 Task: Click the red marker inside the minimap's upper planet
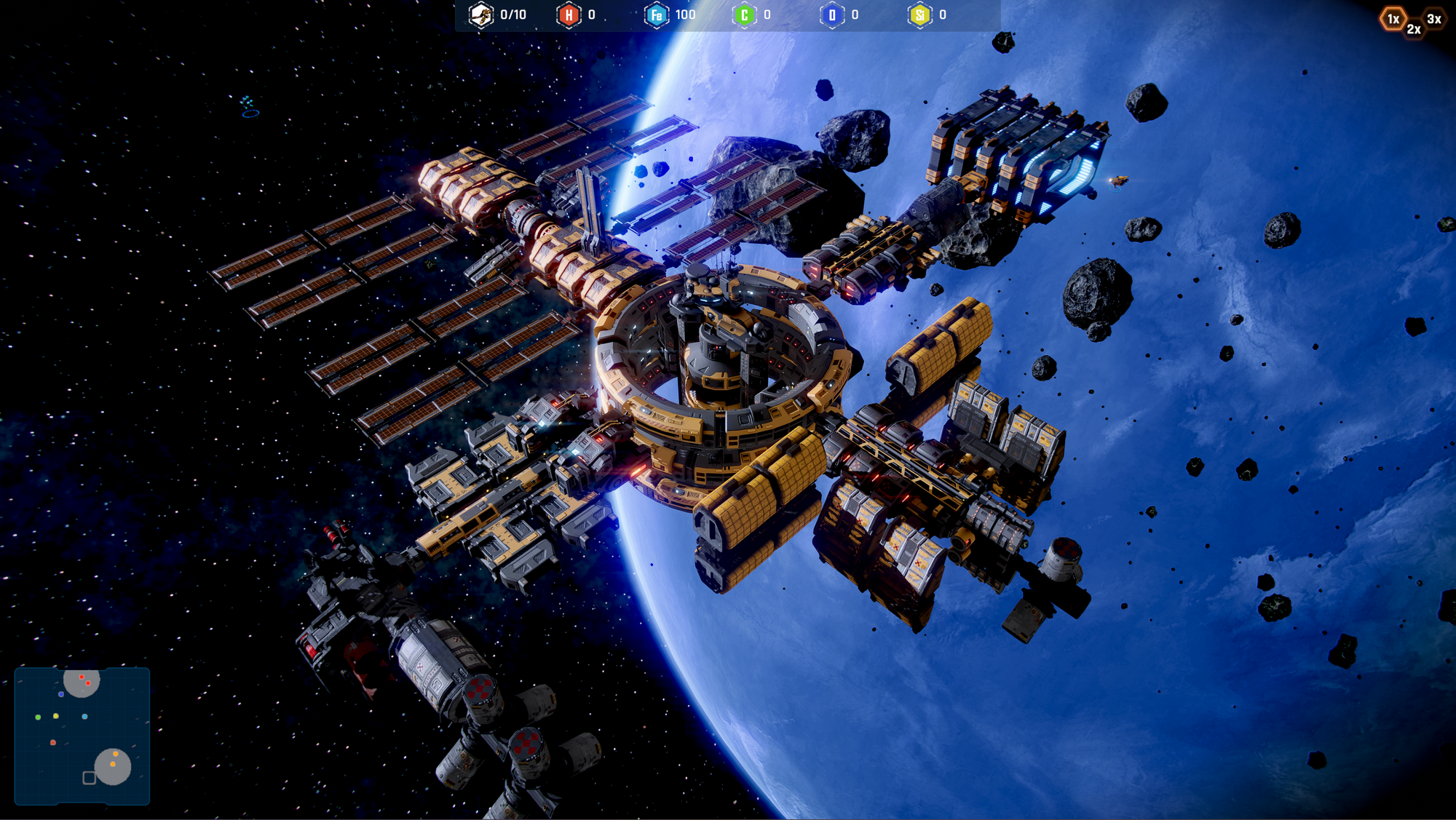pyautogui.click(x=82, y=677)
